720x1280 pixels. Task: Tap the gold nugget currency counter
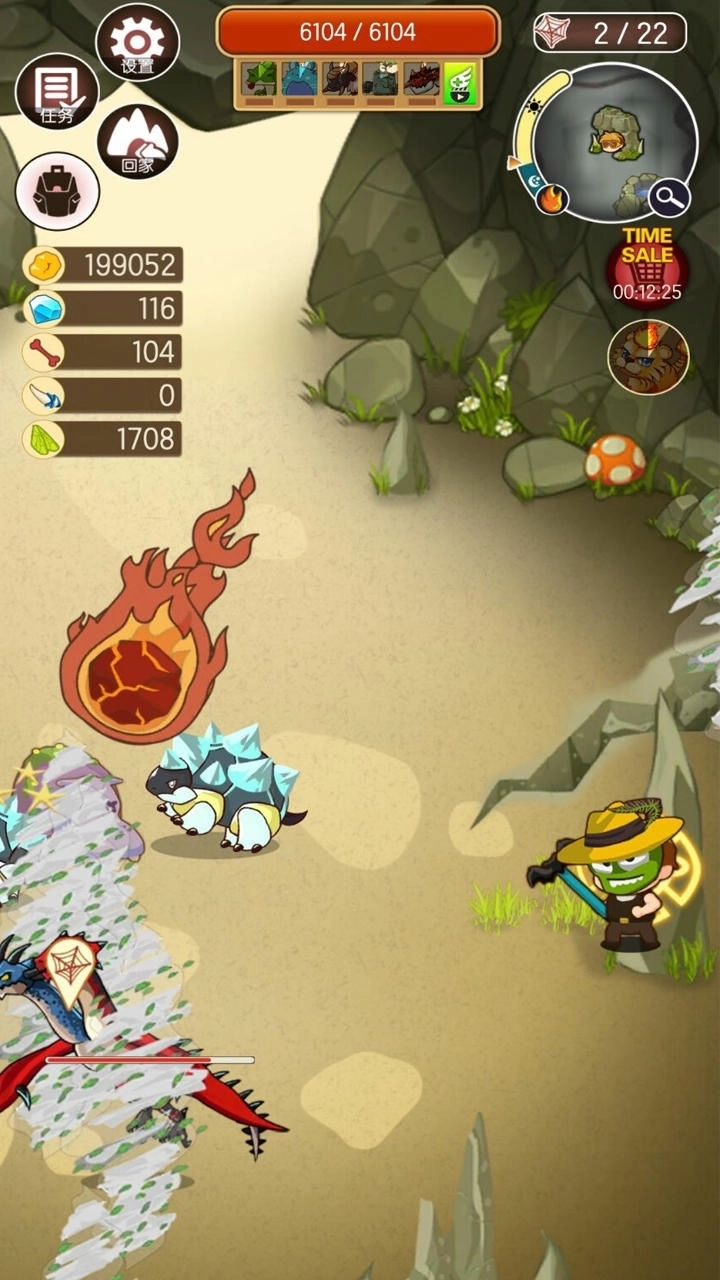pos(102,265)
